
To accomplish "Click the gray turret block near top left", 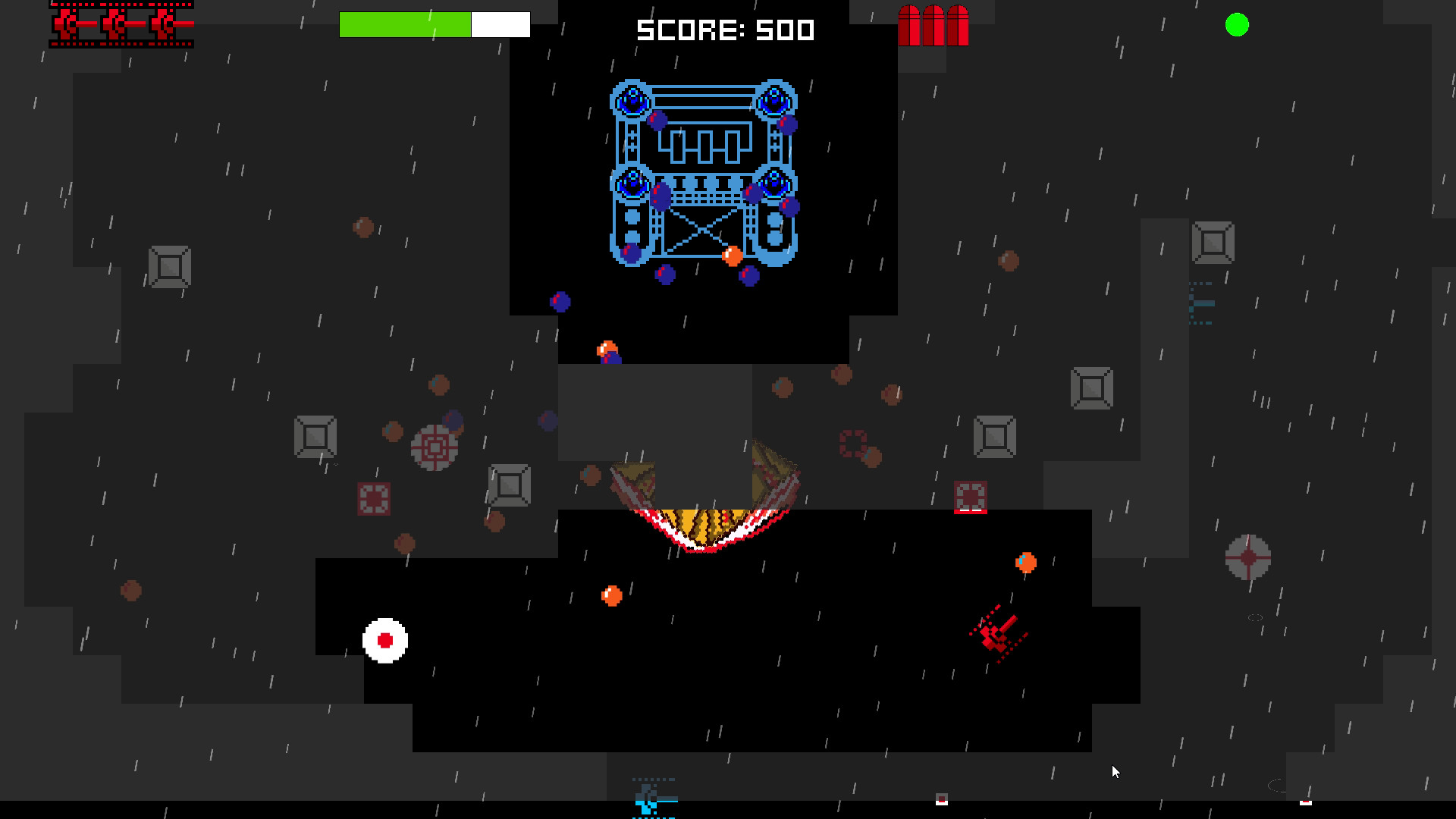I will pyautogui.click(x=168, y=267).
